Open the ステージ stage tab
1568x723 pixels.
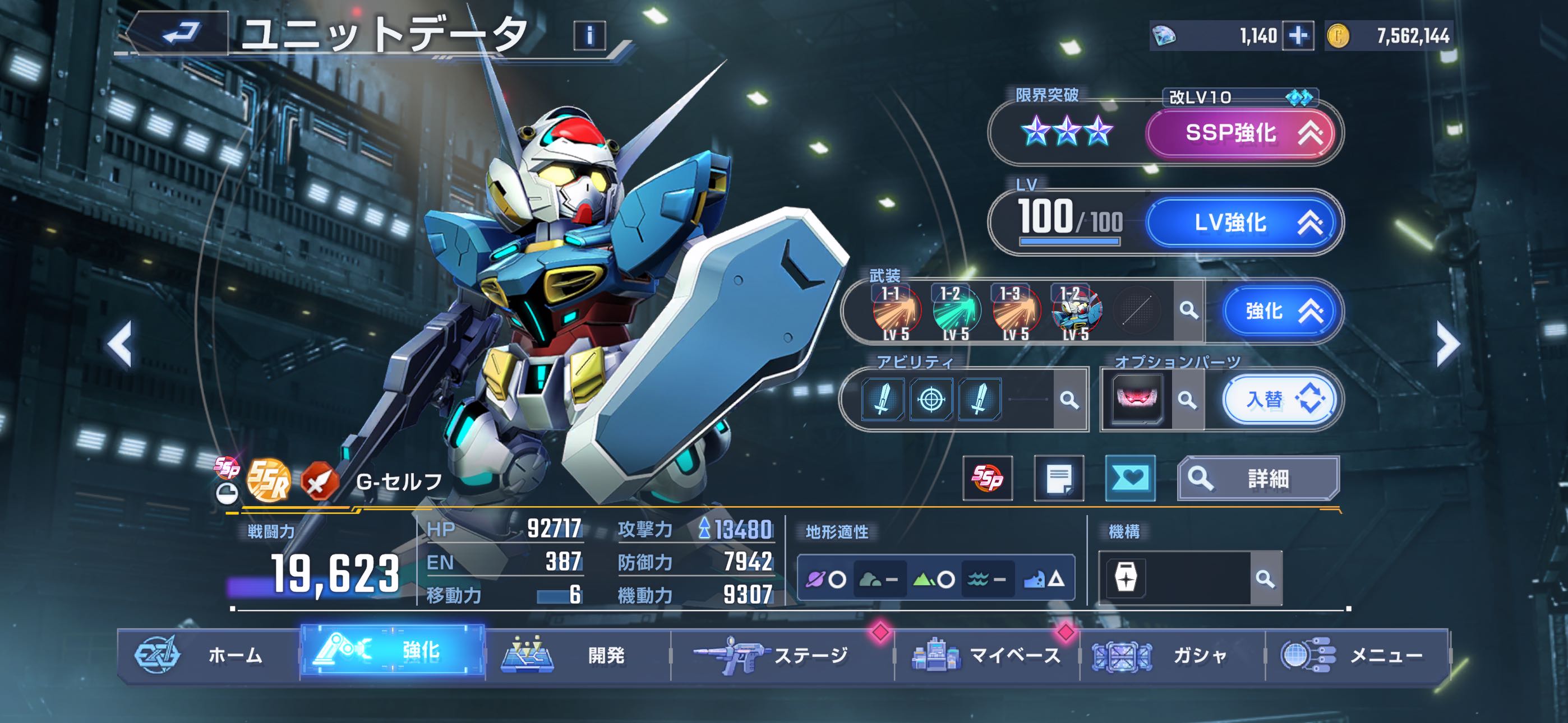[782, 655]
